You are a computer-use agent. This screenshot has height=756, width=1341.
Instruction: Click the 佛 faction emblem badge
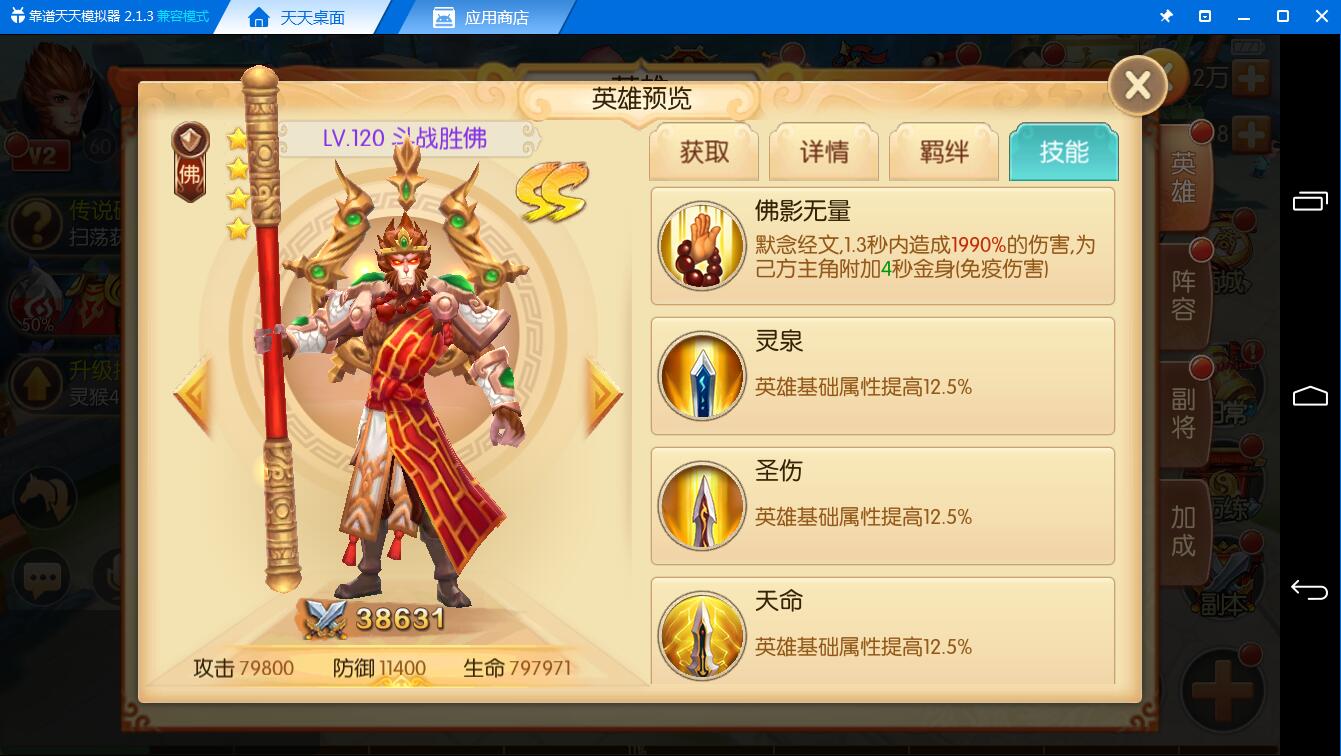(x=189, y=153)
